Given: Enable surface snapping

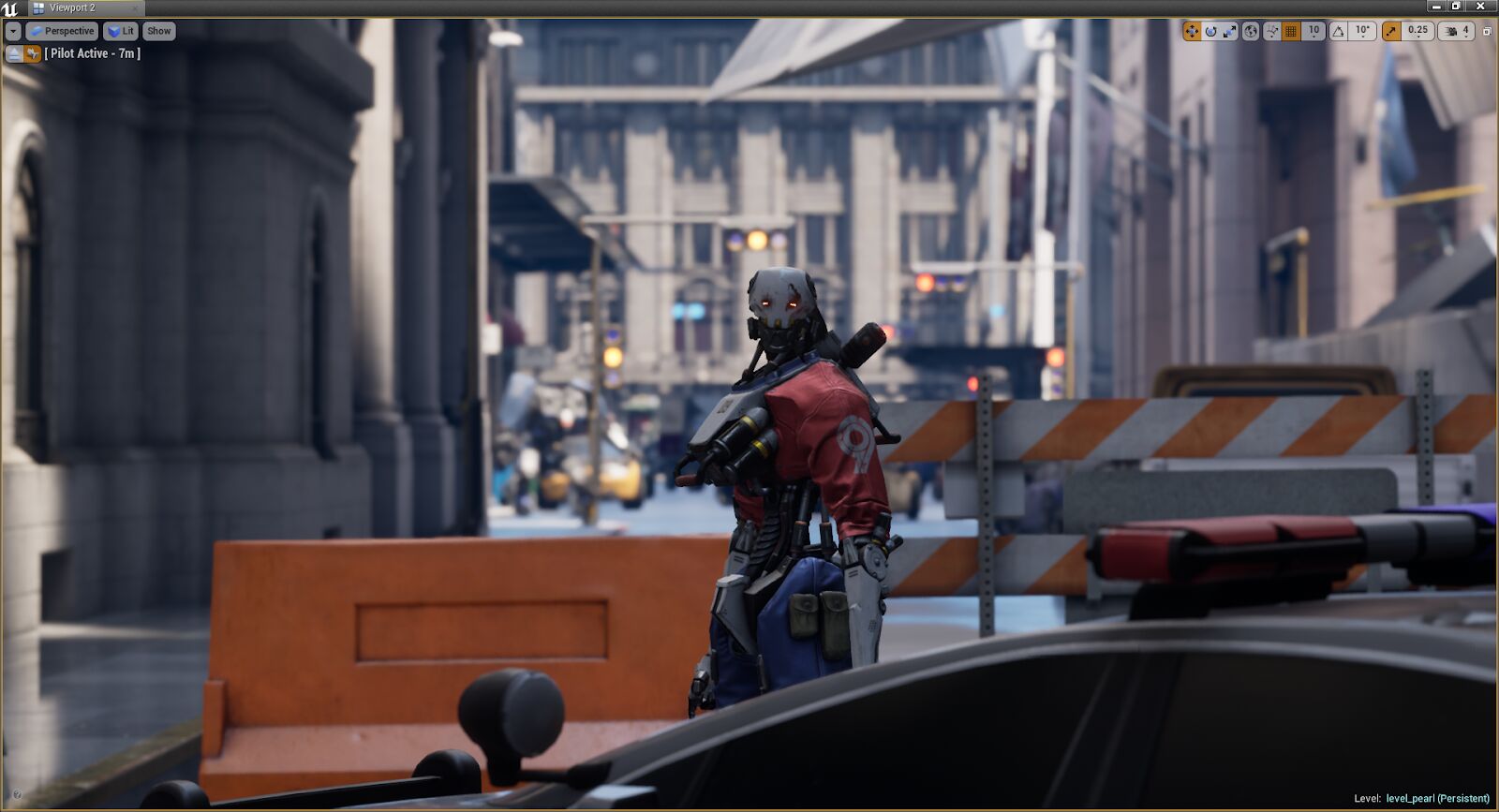Looking at the screenshot, I should pyautogui.click(x=1271, y=31).
